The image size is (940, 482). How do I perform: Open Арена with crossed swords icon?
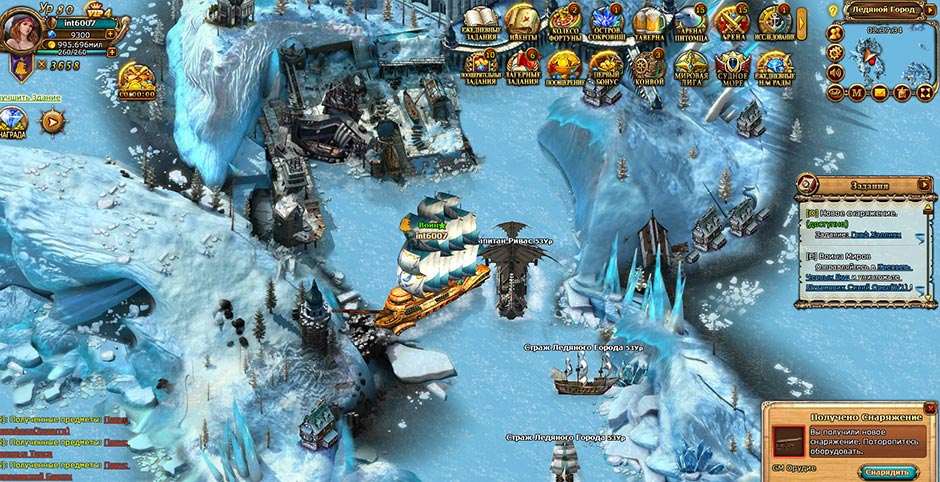(x=733, y=21)
